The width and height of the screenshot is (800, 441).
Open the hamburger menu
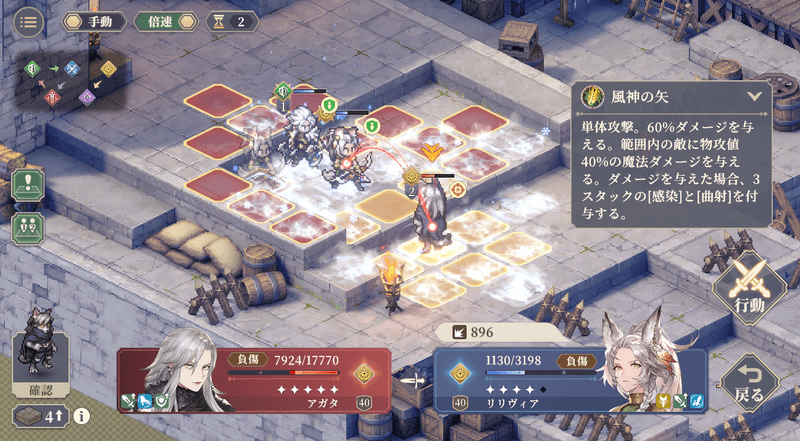[27, 22]
